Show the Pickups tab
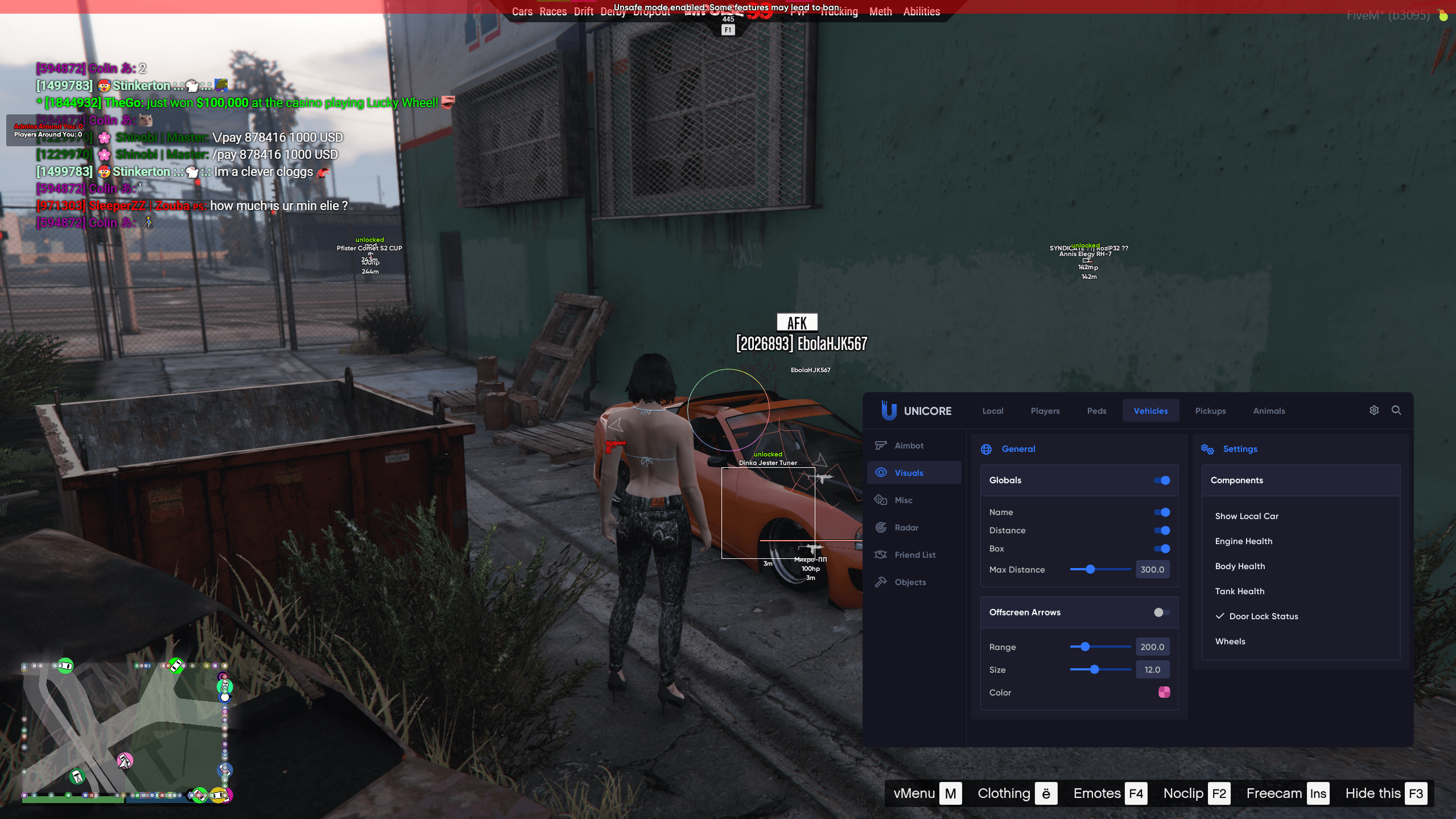 pyautogui.click(x=1210, y=411)
